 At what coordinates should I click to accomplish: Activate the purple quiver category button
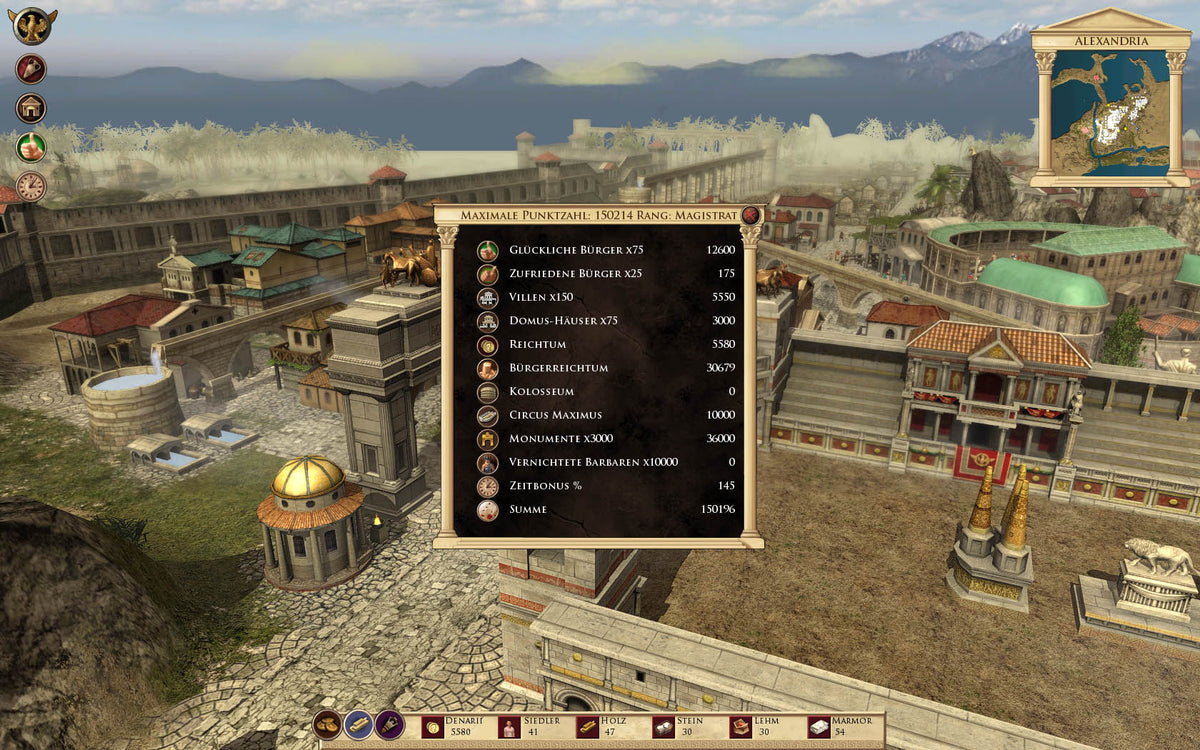(389, 725)
